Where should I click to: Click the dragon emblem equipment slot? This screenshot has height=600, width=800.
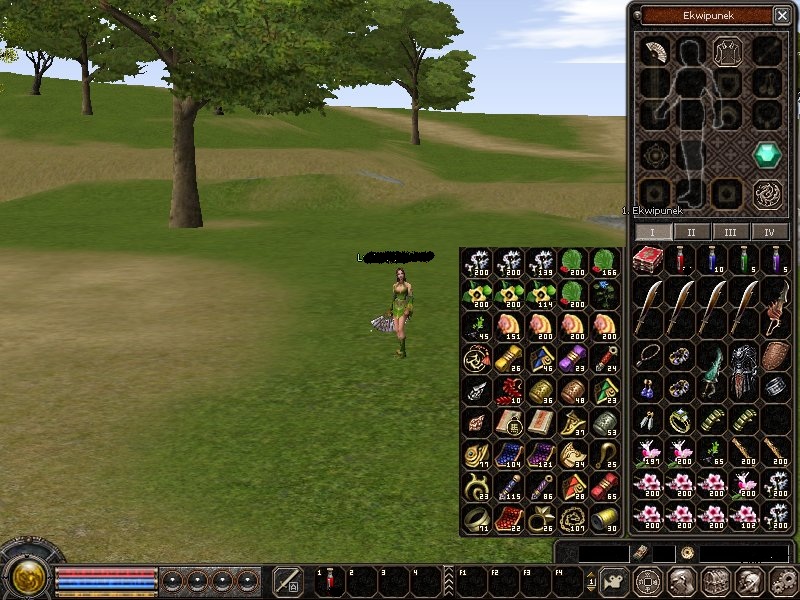coord(767,191)
